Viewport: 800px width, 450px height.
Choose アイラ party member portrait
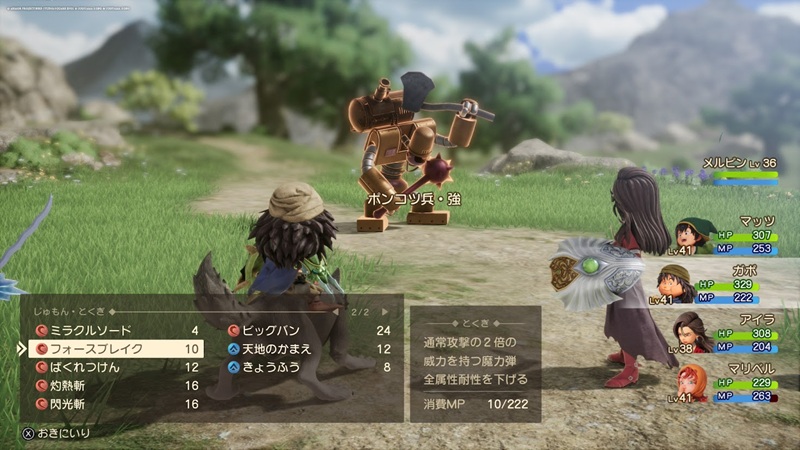point(688,332)
